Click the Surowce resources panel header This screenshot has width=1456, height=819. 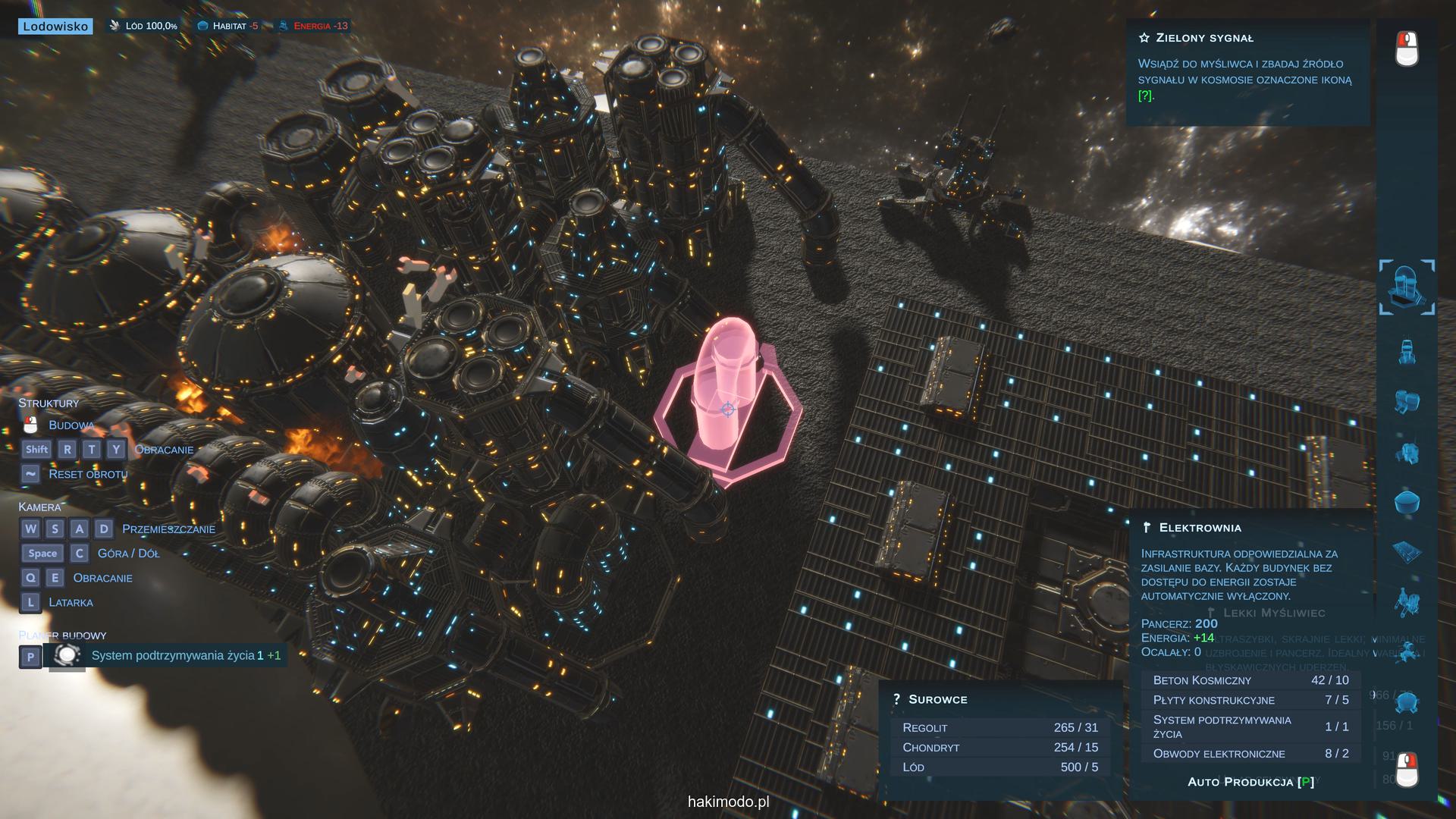(937, 700)
